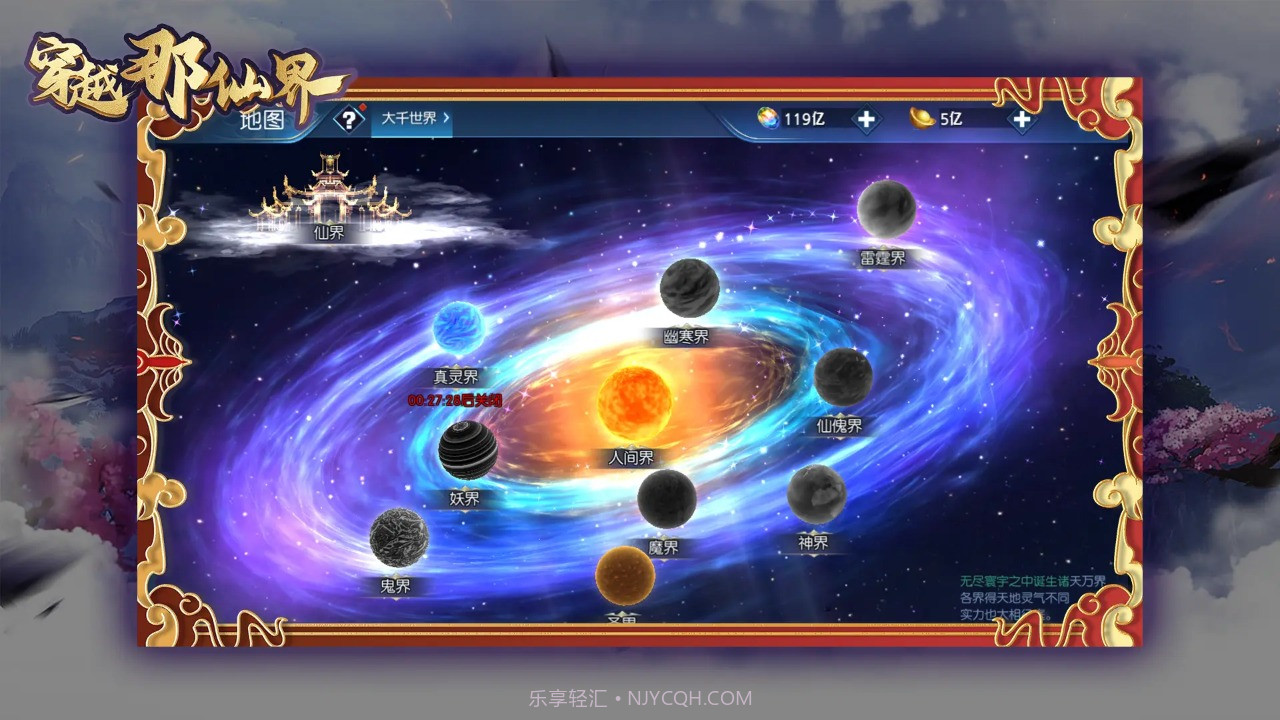Click the red 00:27:28 countdown text
Image resolution: width=1280 pixels, height=720 pixels.
455,398
